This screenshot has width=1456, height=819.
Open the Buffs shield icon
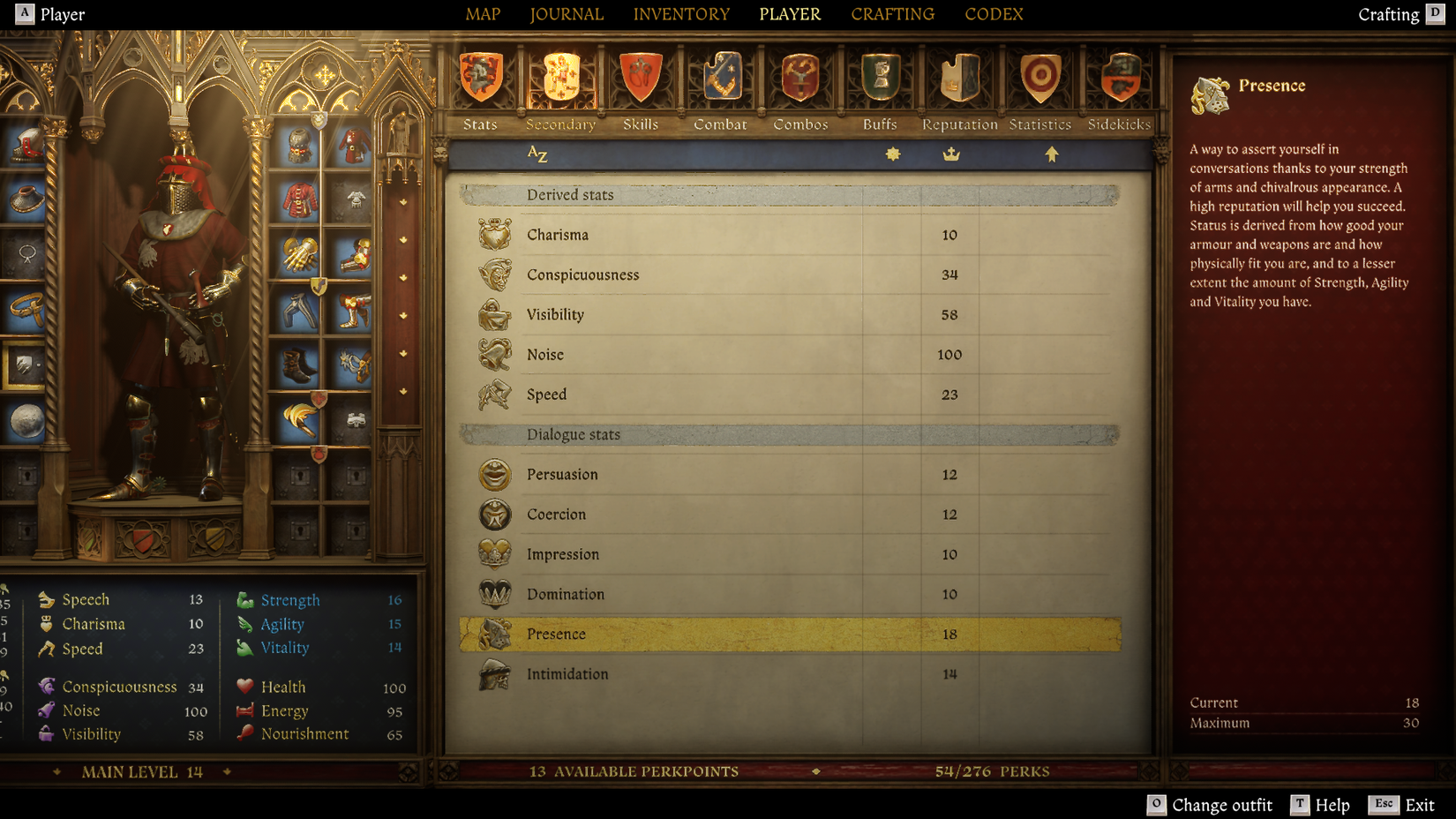879,78
